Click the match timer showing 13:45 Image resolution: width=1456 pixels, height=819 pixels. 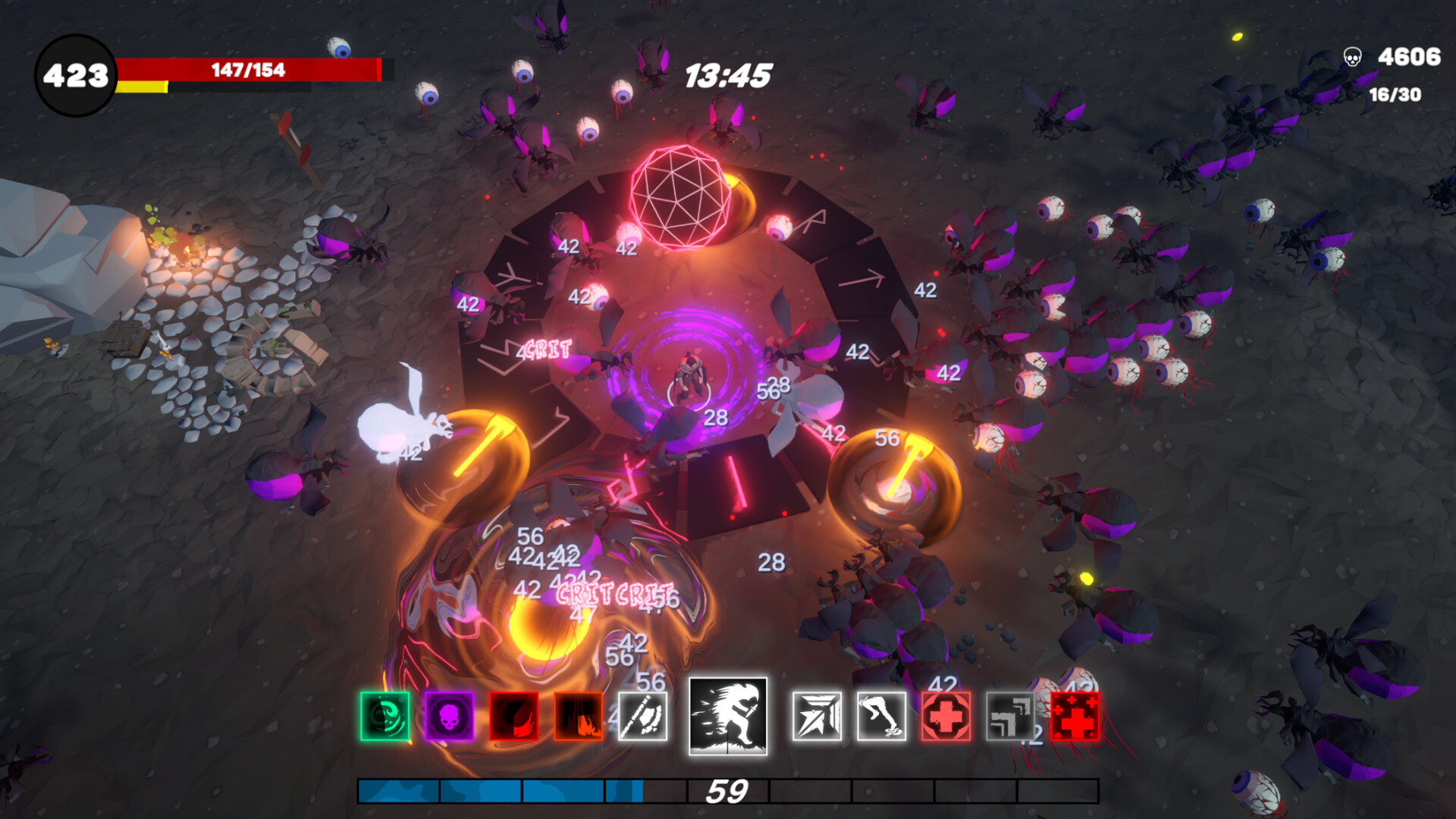pos(730,74)
